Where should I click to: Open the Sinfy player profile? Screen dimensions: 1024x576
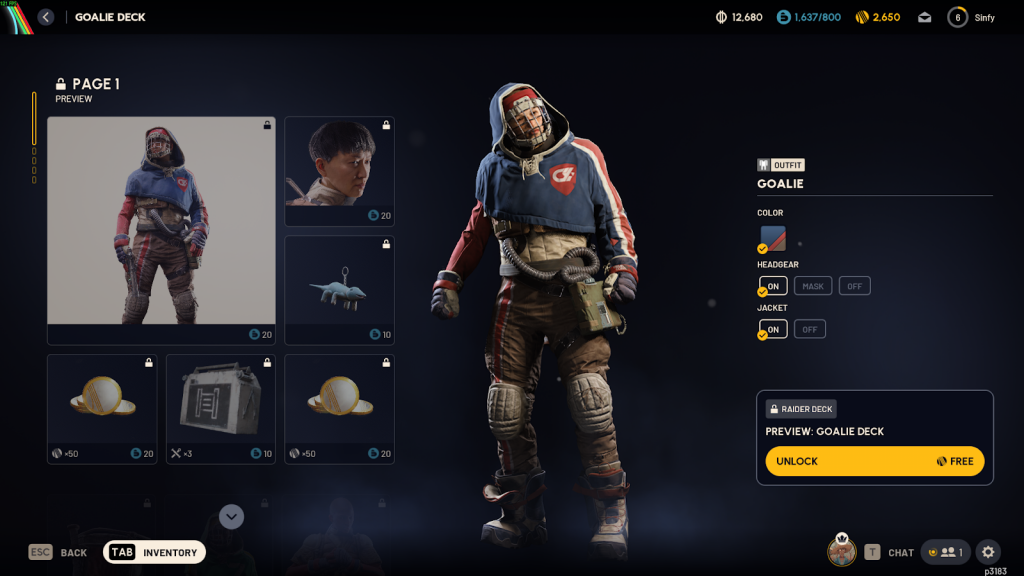tap(971, 17)
